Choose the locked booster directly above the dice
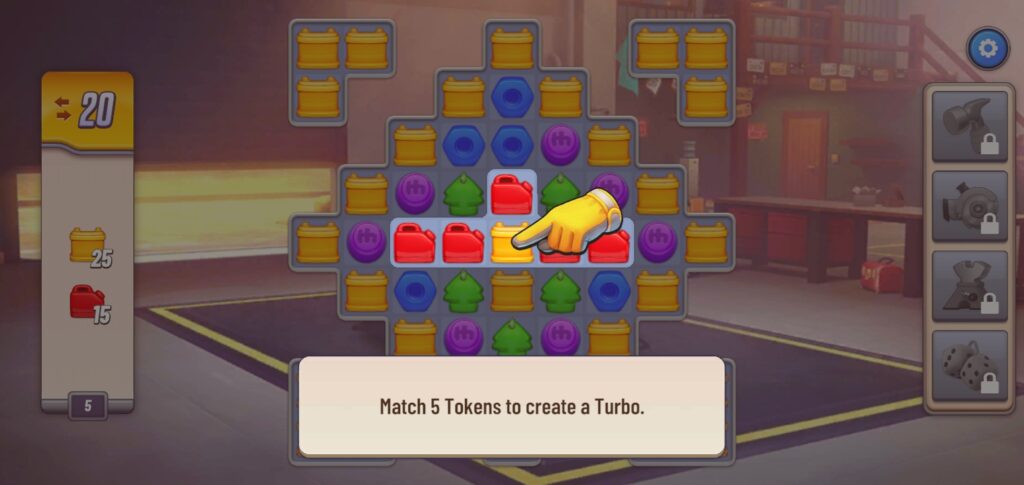Screen dimensions: 1024x485 (x=969, y=286)
